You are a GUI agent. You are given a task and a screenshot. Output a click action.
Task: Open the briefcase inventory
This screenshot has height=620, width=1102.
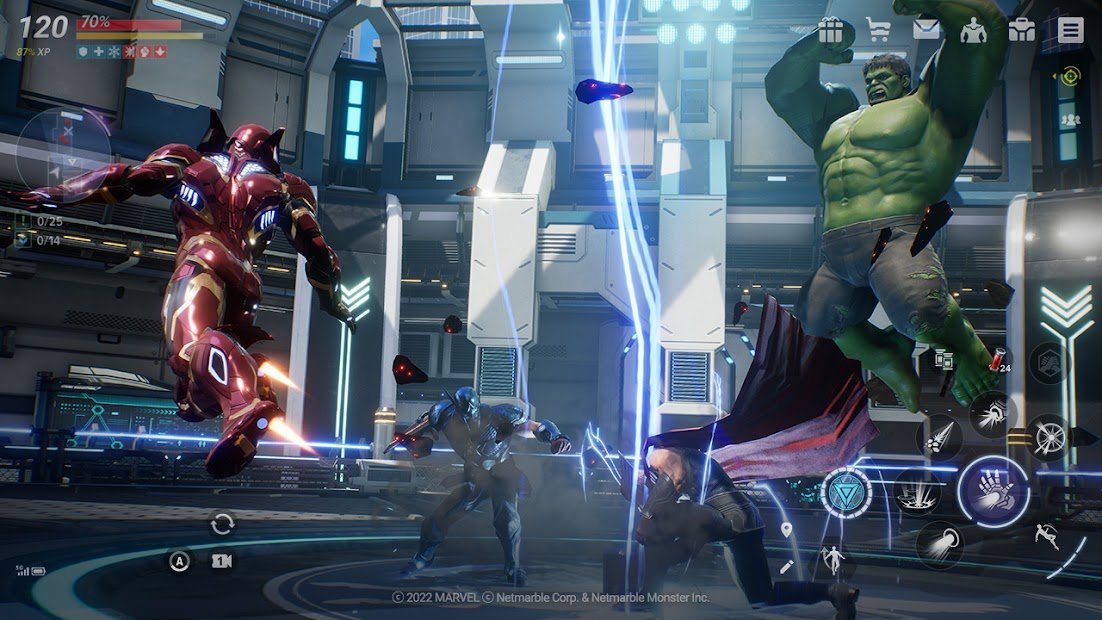[1021, 30]
